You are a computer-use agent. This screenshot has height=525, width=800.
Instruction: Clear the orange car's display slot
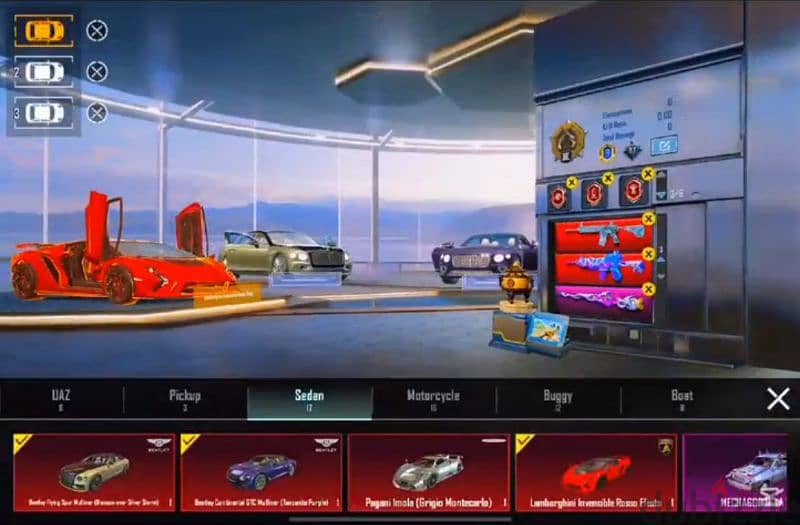(97, 31)
